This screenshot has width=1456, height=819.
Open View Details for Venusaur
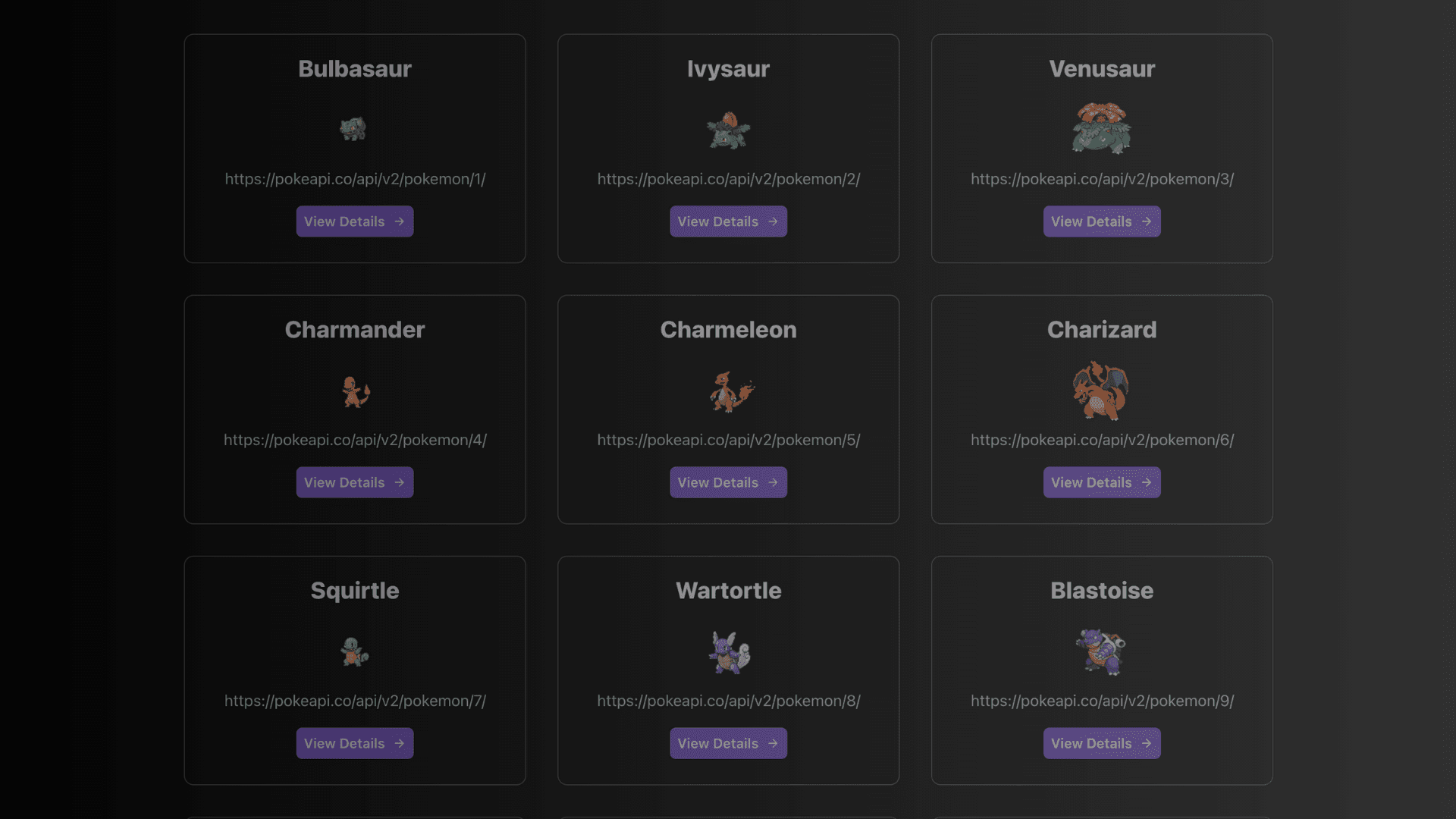(1101, 221)
